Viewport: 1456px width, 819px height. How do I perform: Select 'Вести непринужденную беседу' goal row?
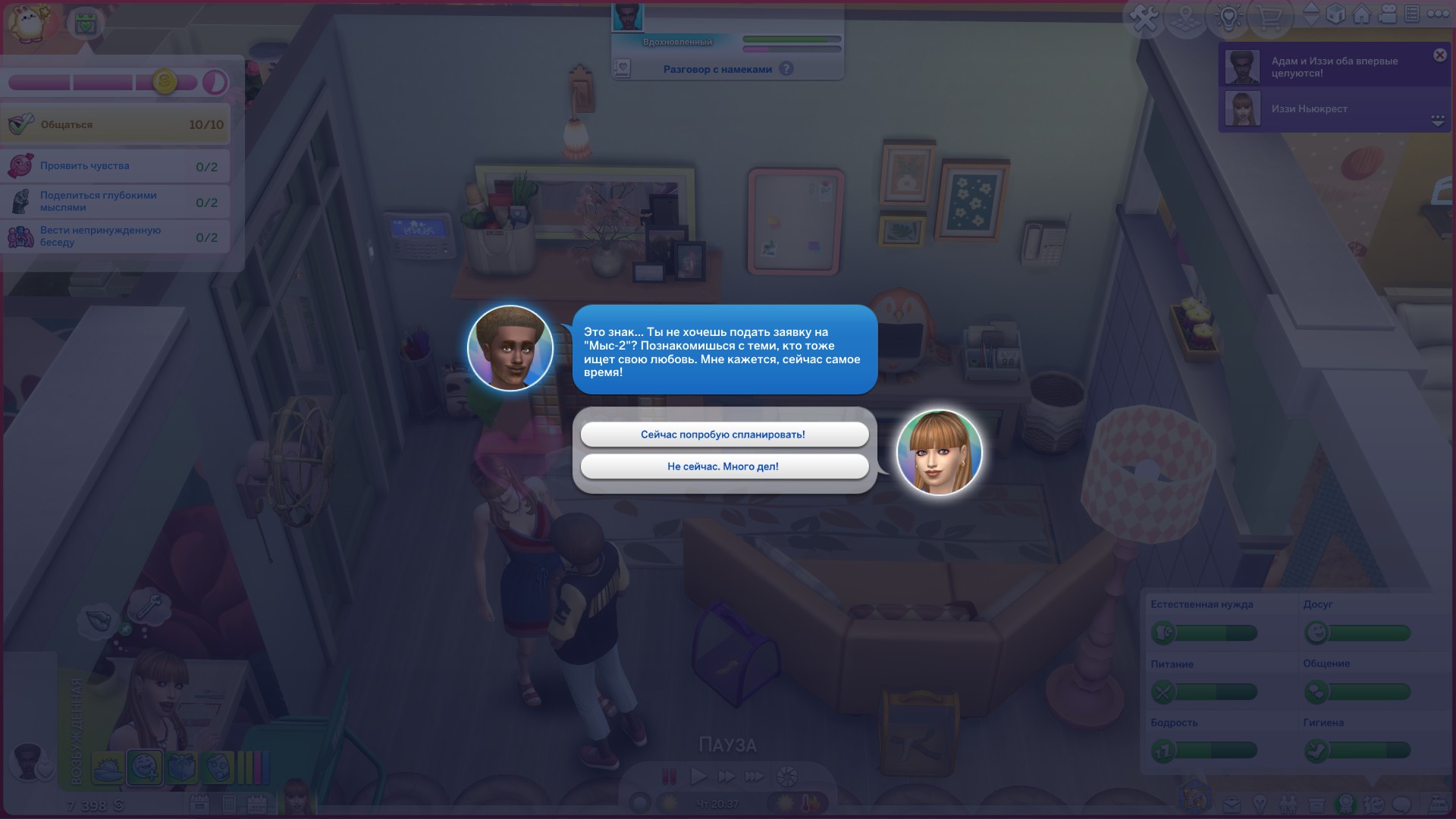(115, 237)
